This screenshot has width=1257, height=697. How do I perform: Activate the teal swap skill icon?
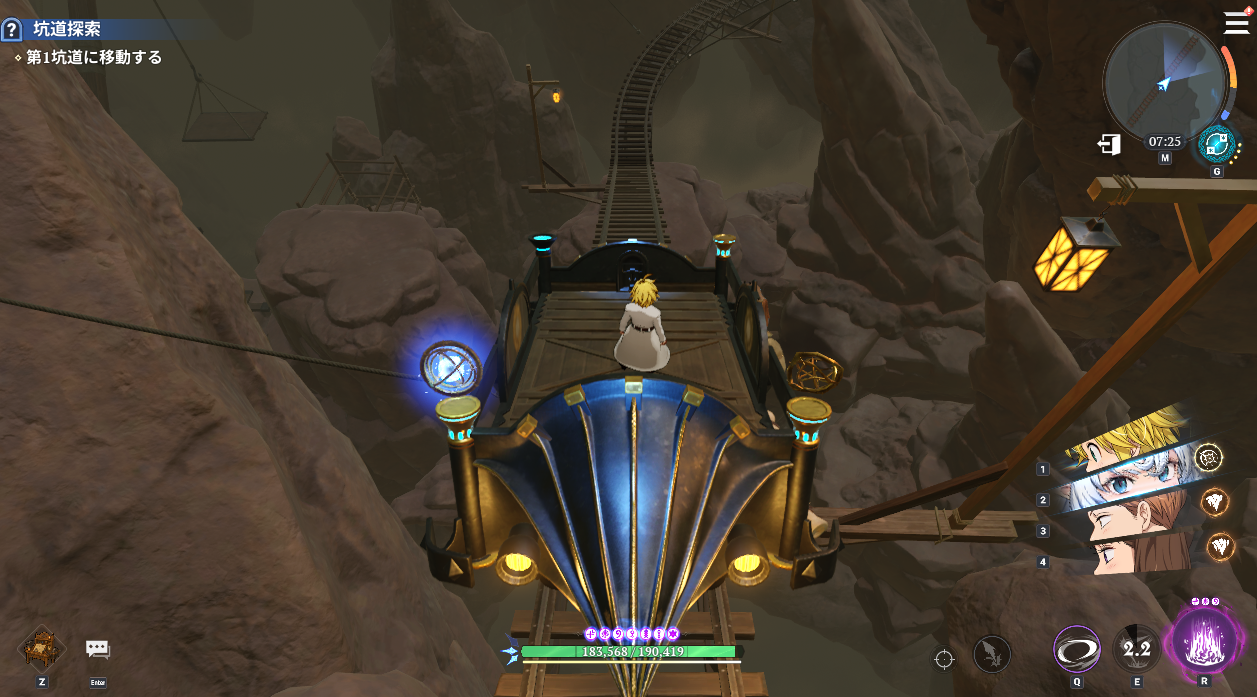click(1216, 143)
